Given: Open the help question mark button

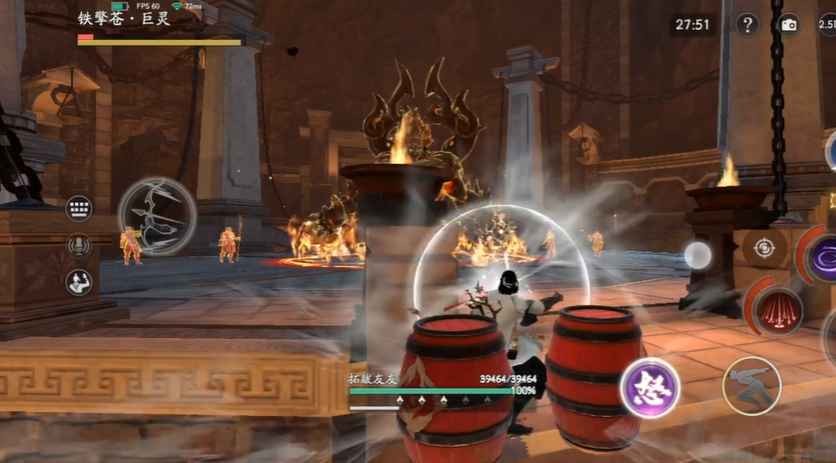Looking at the screenshot, I should [747, 25].
